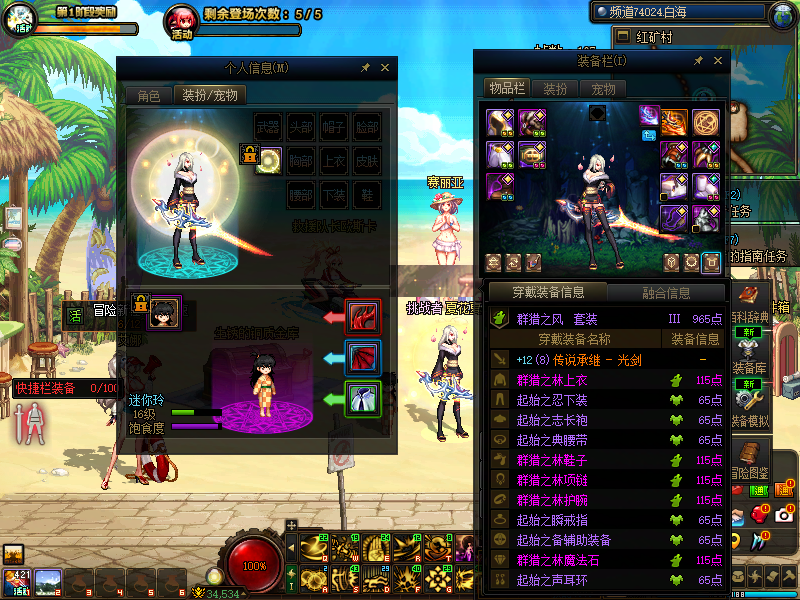Select the magic circle emblem equipment slot
The width and height of the screenshot is (800, 600).
pos(708,123)
